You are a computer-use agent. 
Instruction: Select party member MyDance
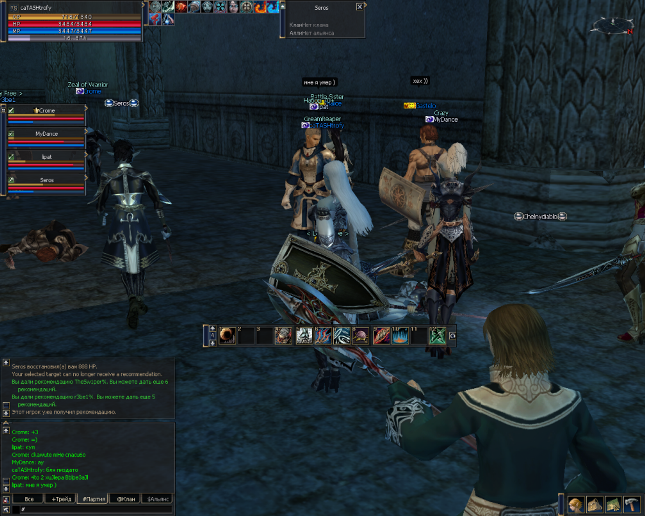(47, 133)
